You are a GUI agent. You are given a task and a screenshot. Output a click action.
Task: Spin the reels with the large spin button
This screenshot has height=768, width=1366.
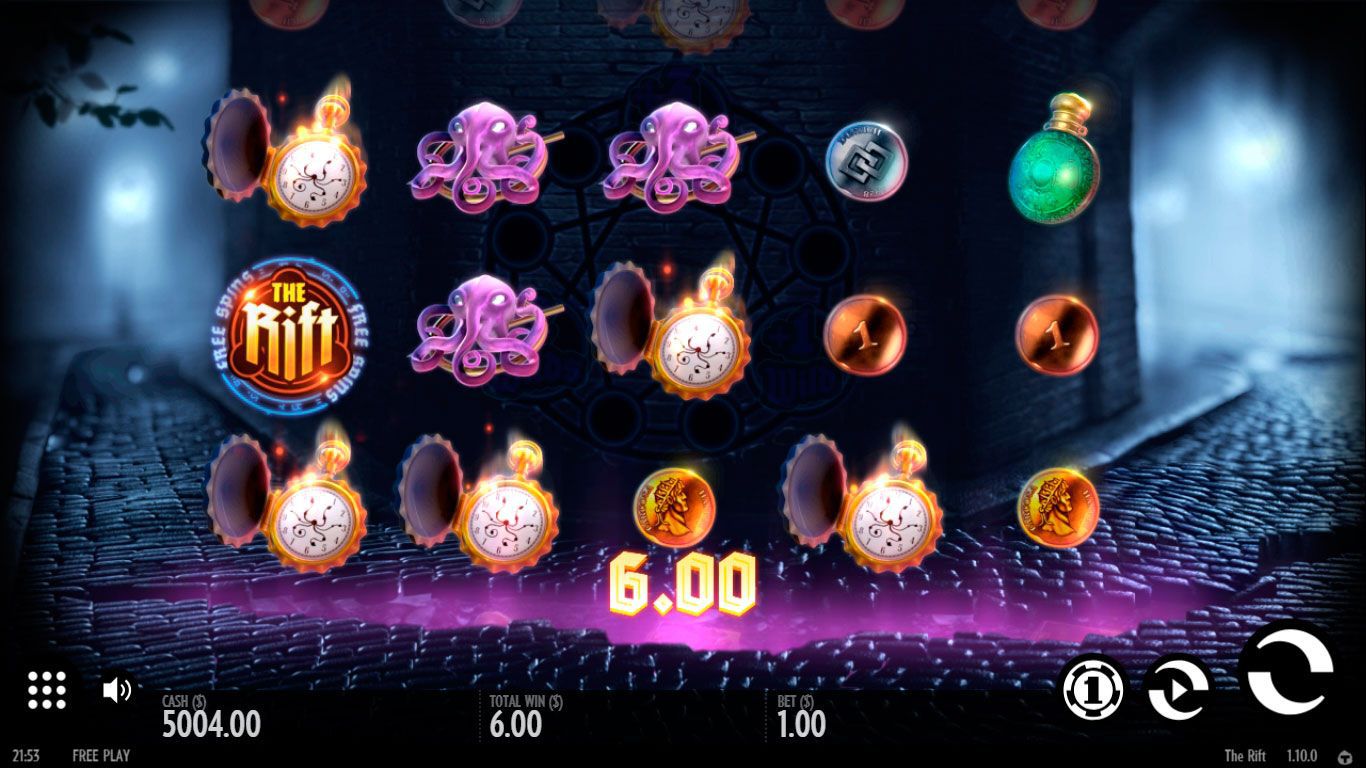[1288, 671]
